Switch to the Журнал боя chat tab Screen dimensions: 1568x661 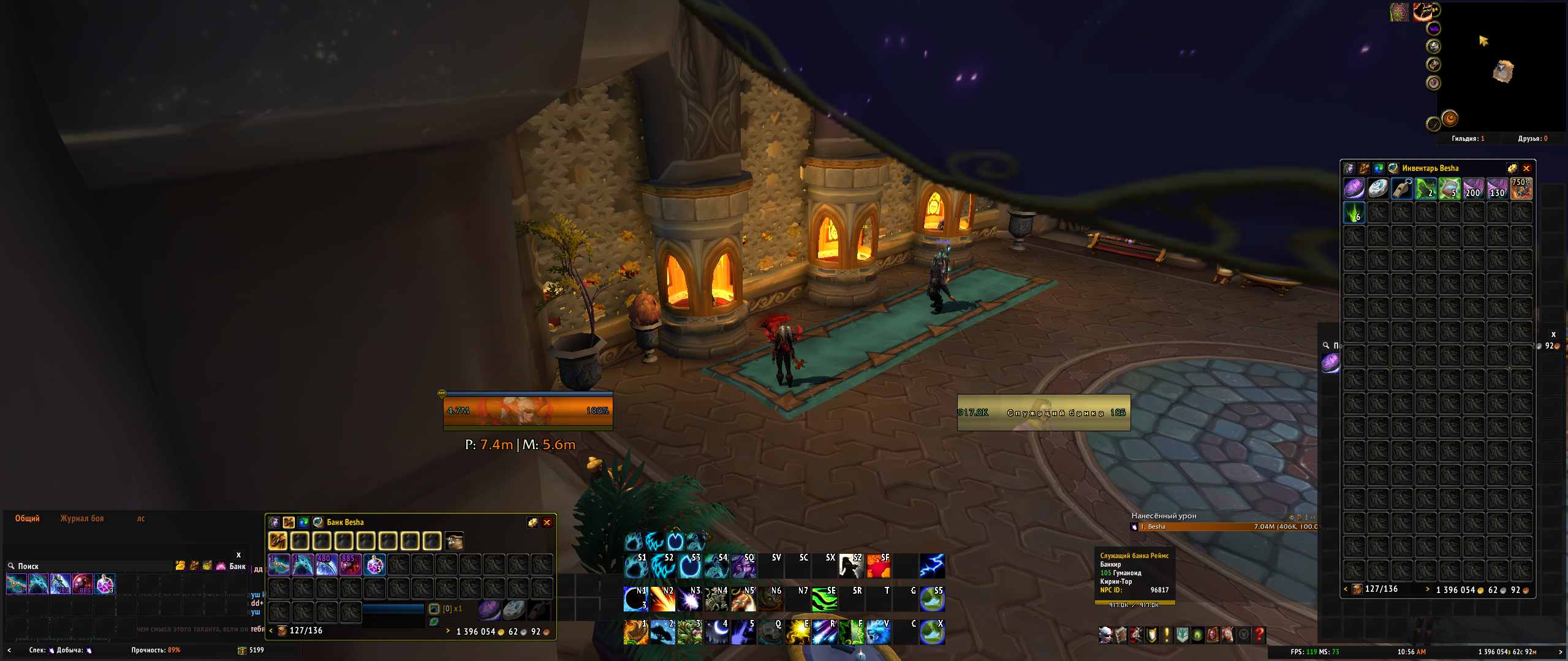click(x=82, y=519)
